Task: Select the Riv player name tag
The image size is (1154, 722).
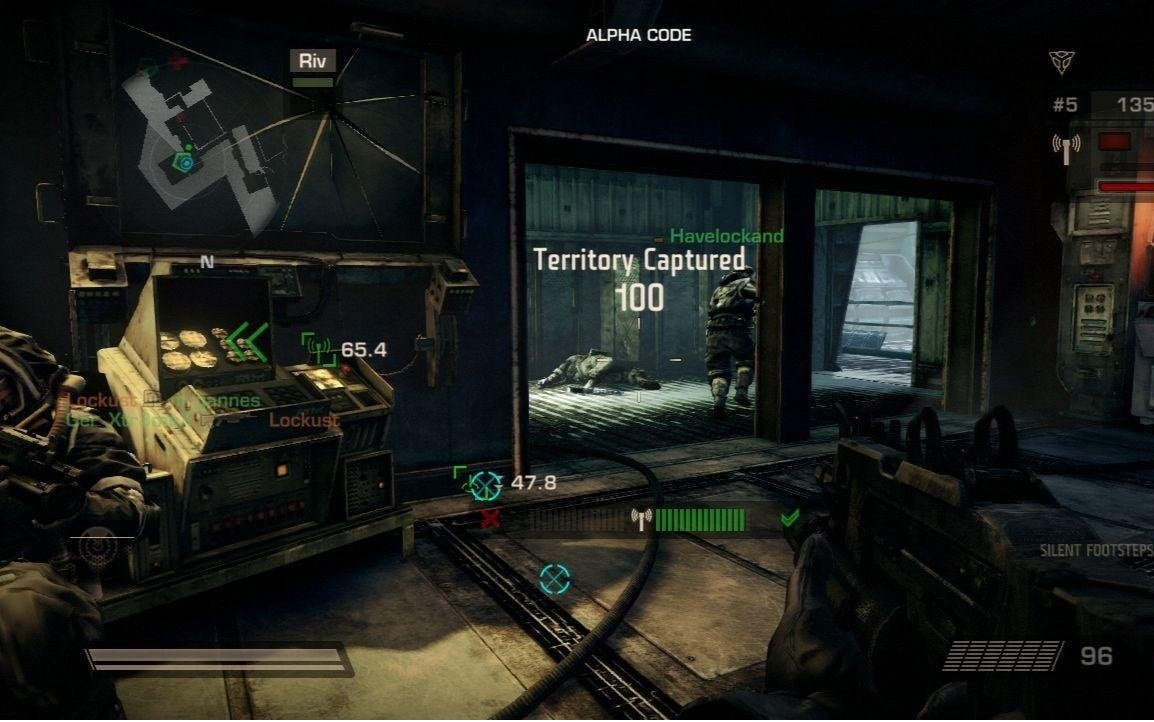Action: (313, 61)
